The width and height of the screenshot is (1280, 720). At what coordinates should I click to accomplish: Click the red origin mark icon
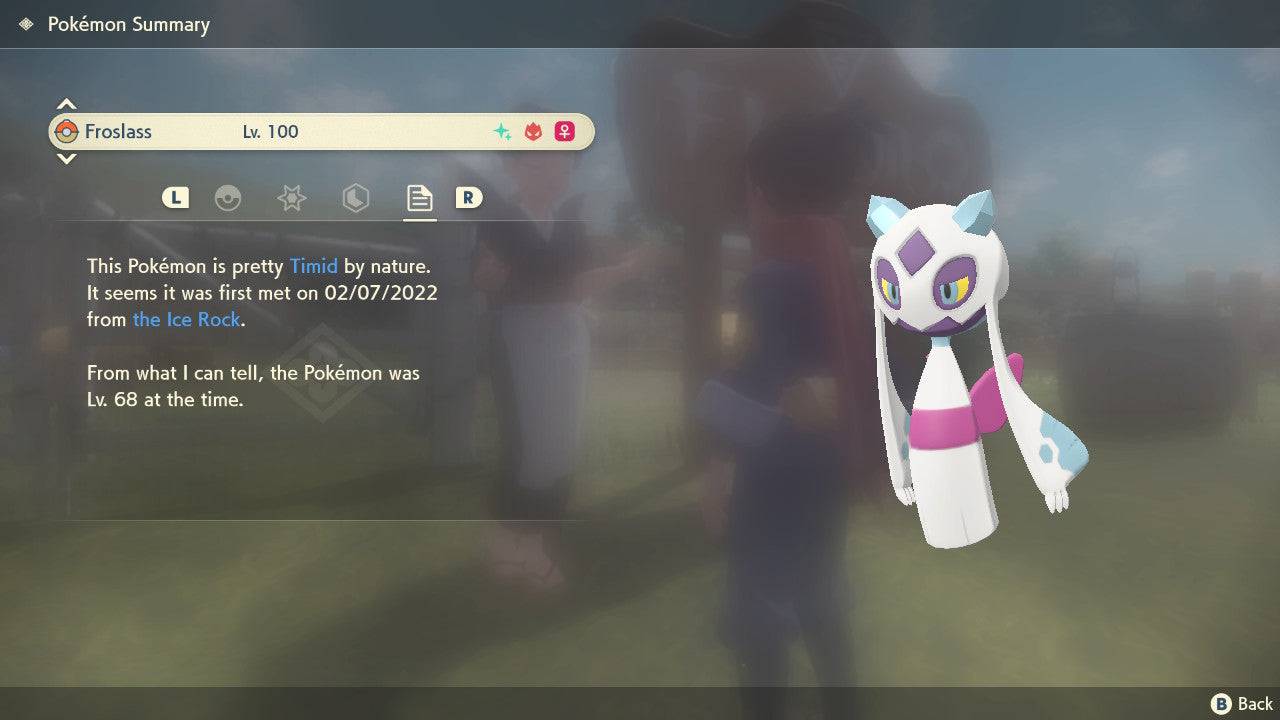tap(533, 131)
